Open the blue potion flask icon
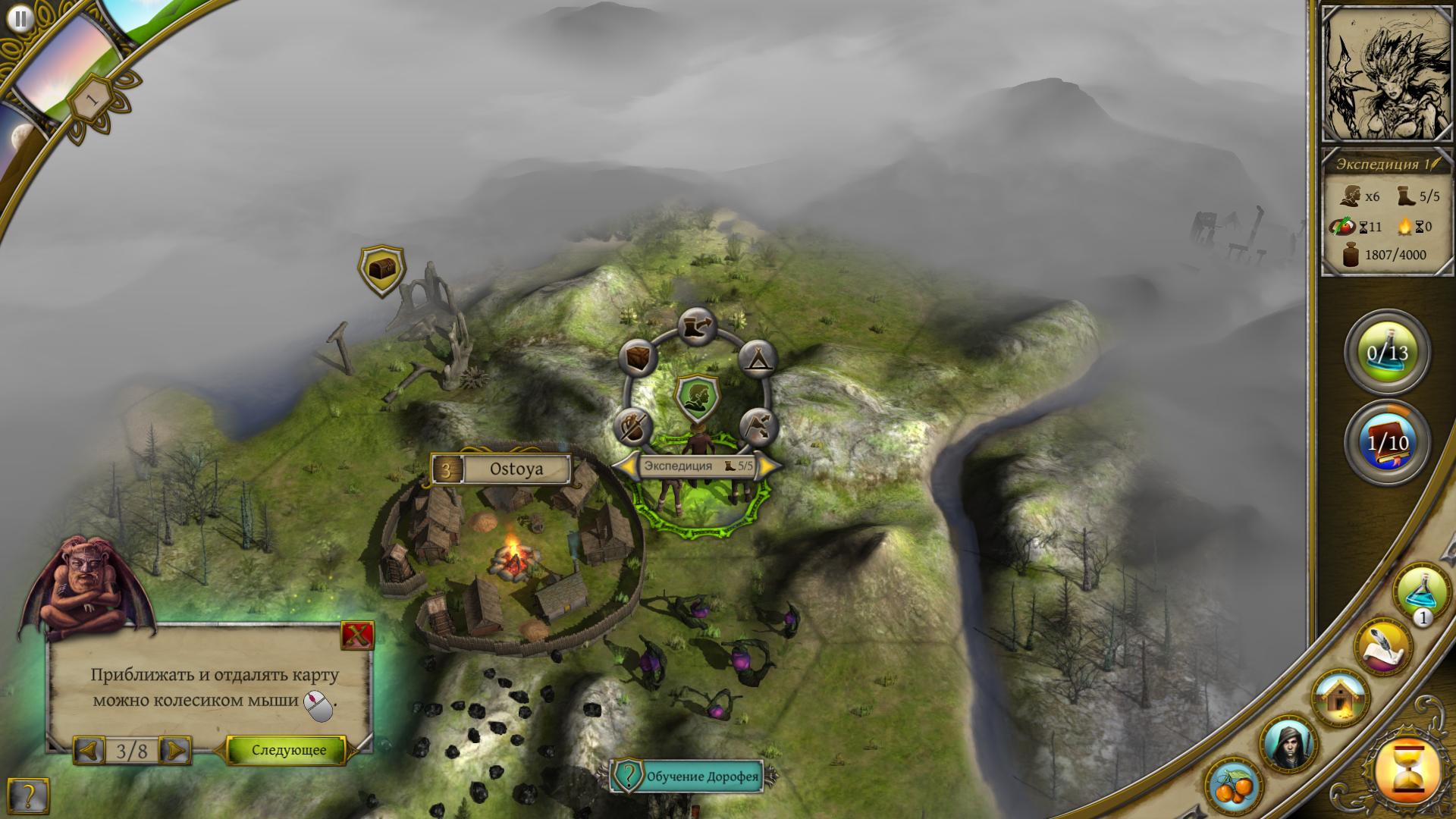 click(x=1420, y=592)
